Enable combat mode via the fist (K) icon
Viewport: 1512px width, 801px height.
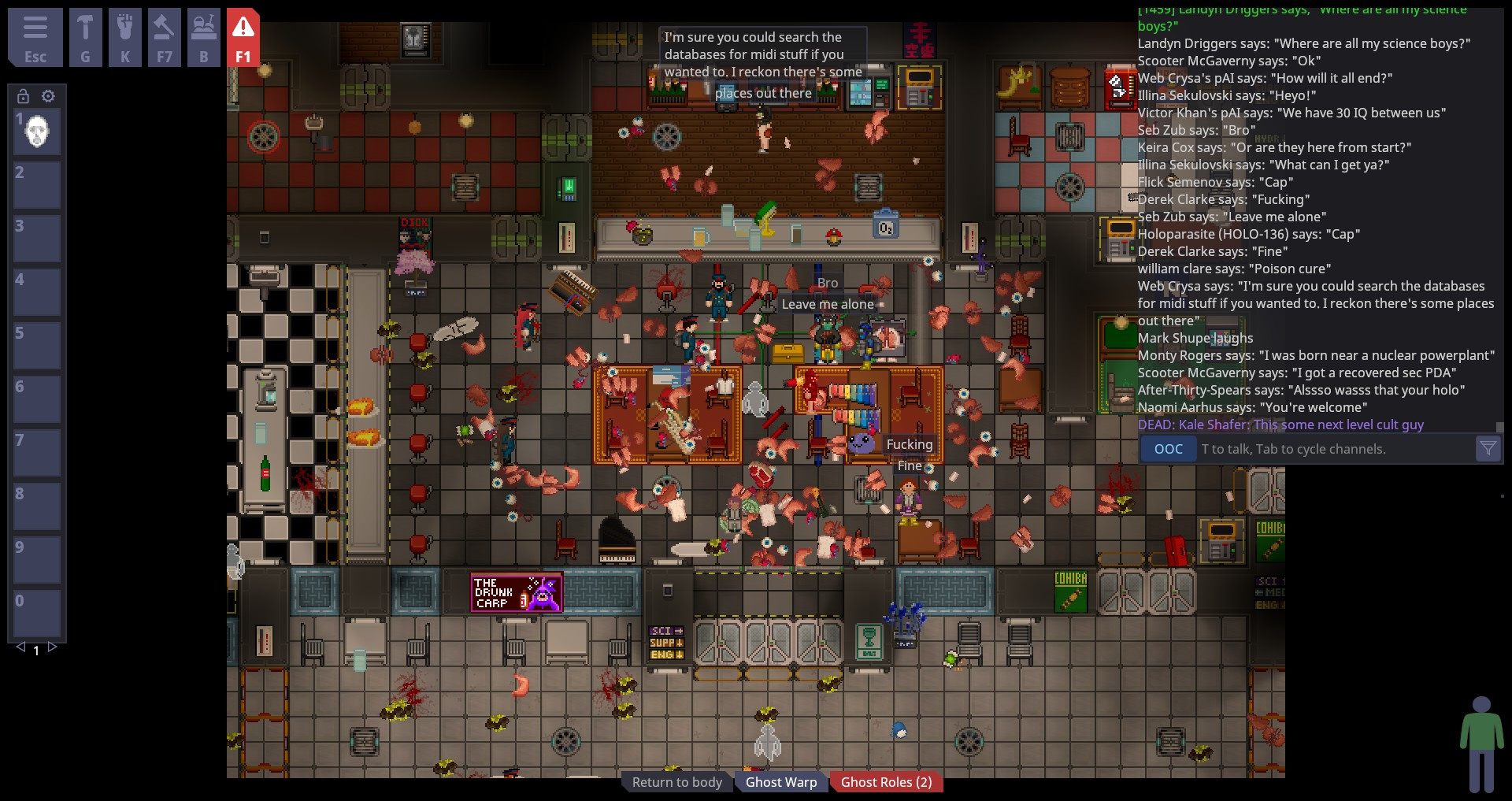[125, 36]
